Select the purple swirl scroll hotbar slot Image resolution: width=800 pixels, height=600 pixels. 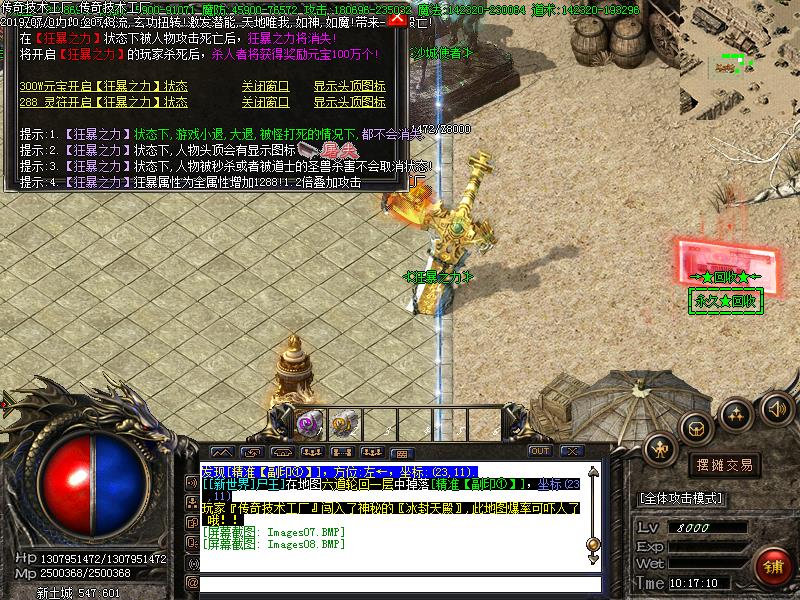[308, 423]
